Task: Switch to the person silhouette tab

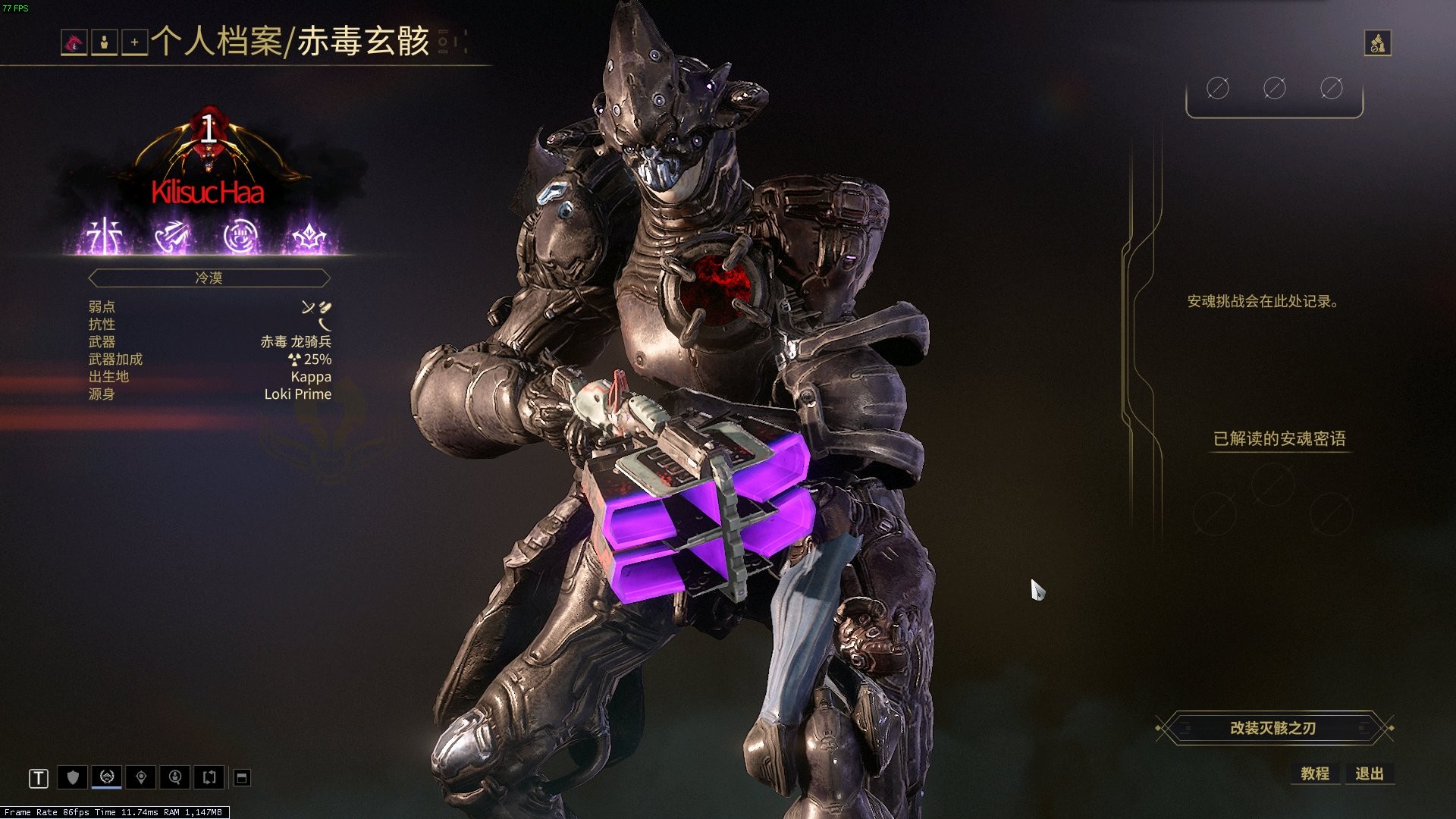Action: coord(104,43)
